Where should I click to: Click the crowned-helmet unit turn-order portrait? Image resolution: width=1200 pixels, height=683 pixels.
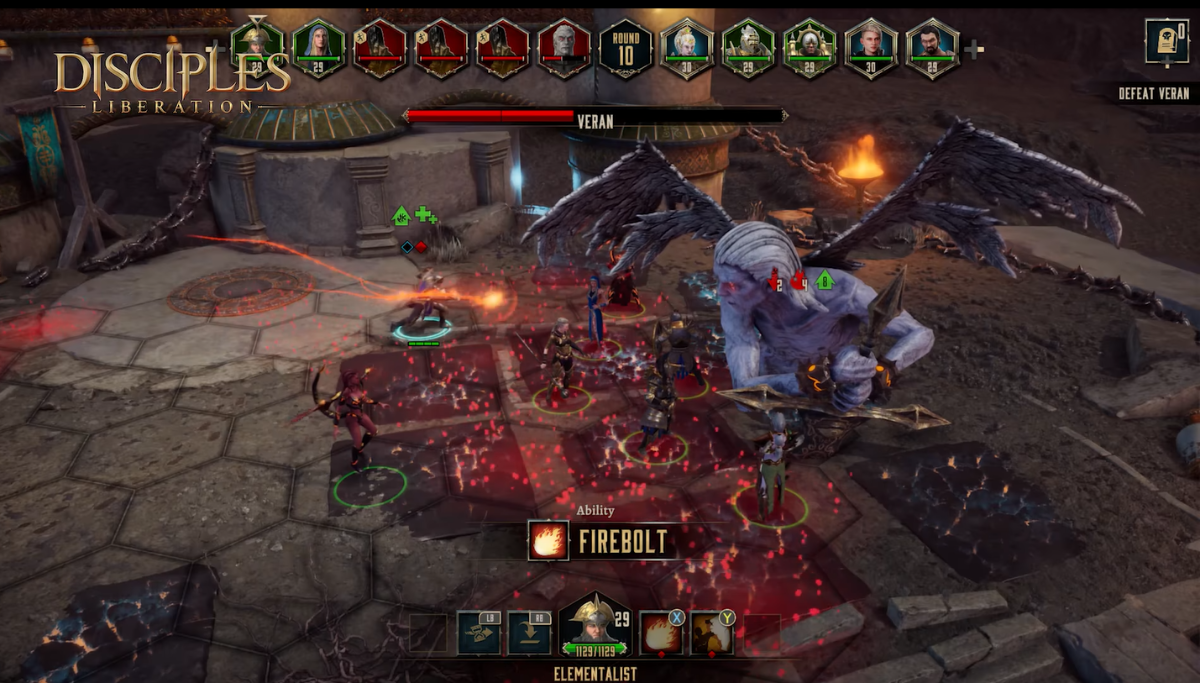[x=810, y=47]
